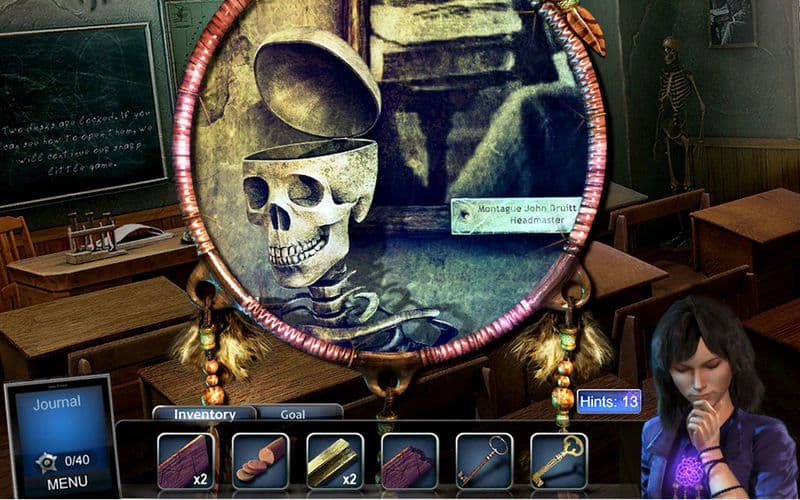Select the sliced sausage inventory item
The width and height of the screenshot is (800, 500).
tap(260, 460)
